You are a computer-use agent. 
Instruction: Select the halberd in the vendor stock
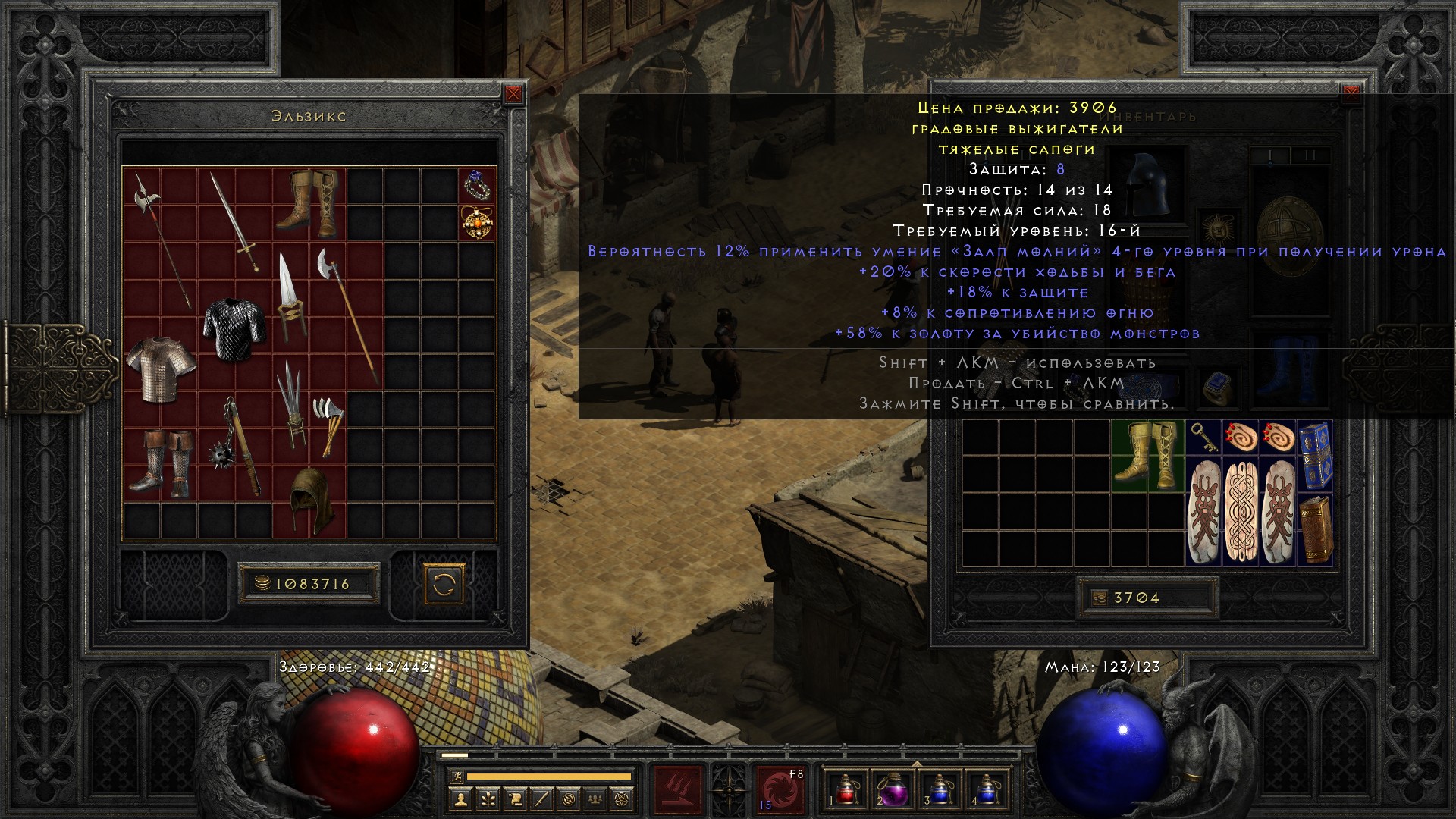162,239
